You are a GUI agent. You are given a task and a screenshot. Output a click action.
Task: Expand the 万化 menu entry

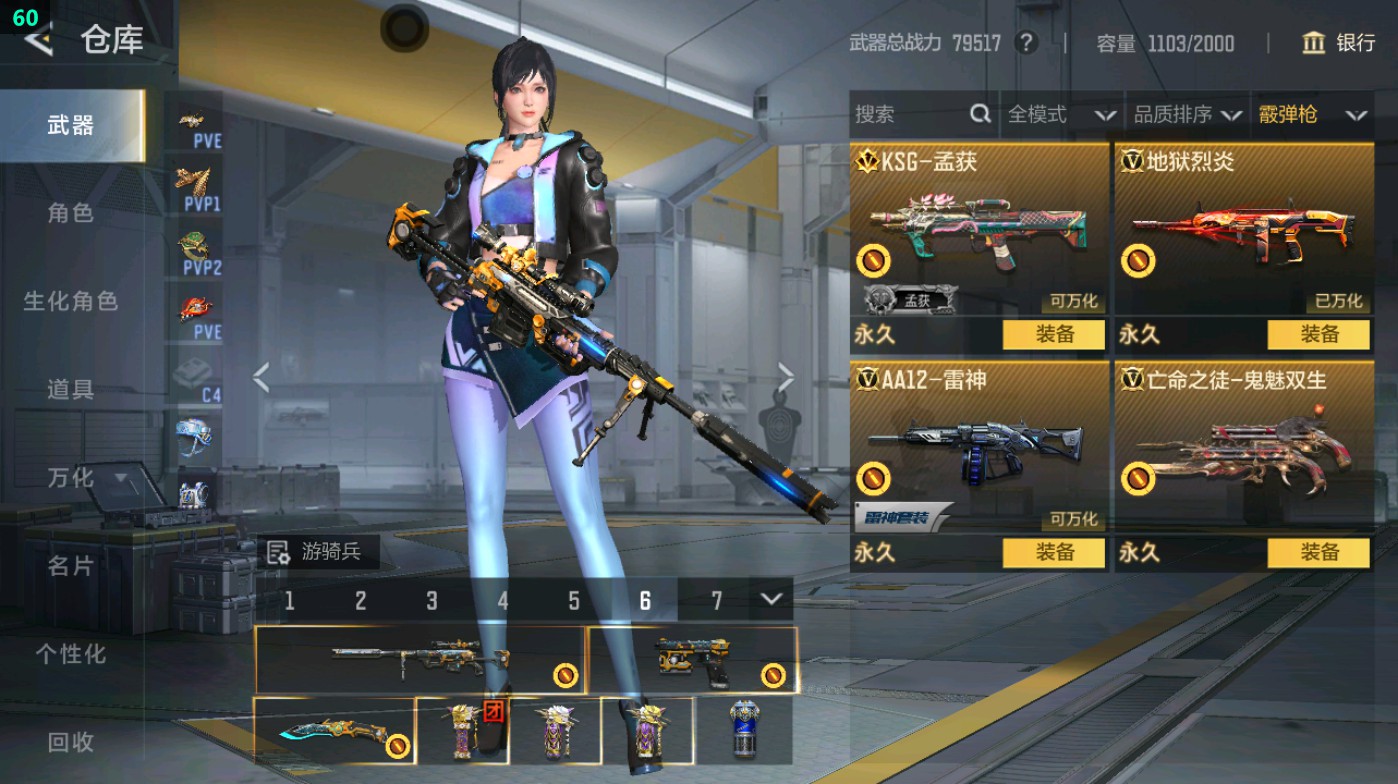pyautogui.click(x=83, y=477)
